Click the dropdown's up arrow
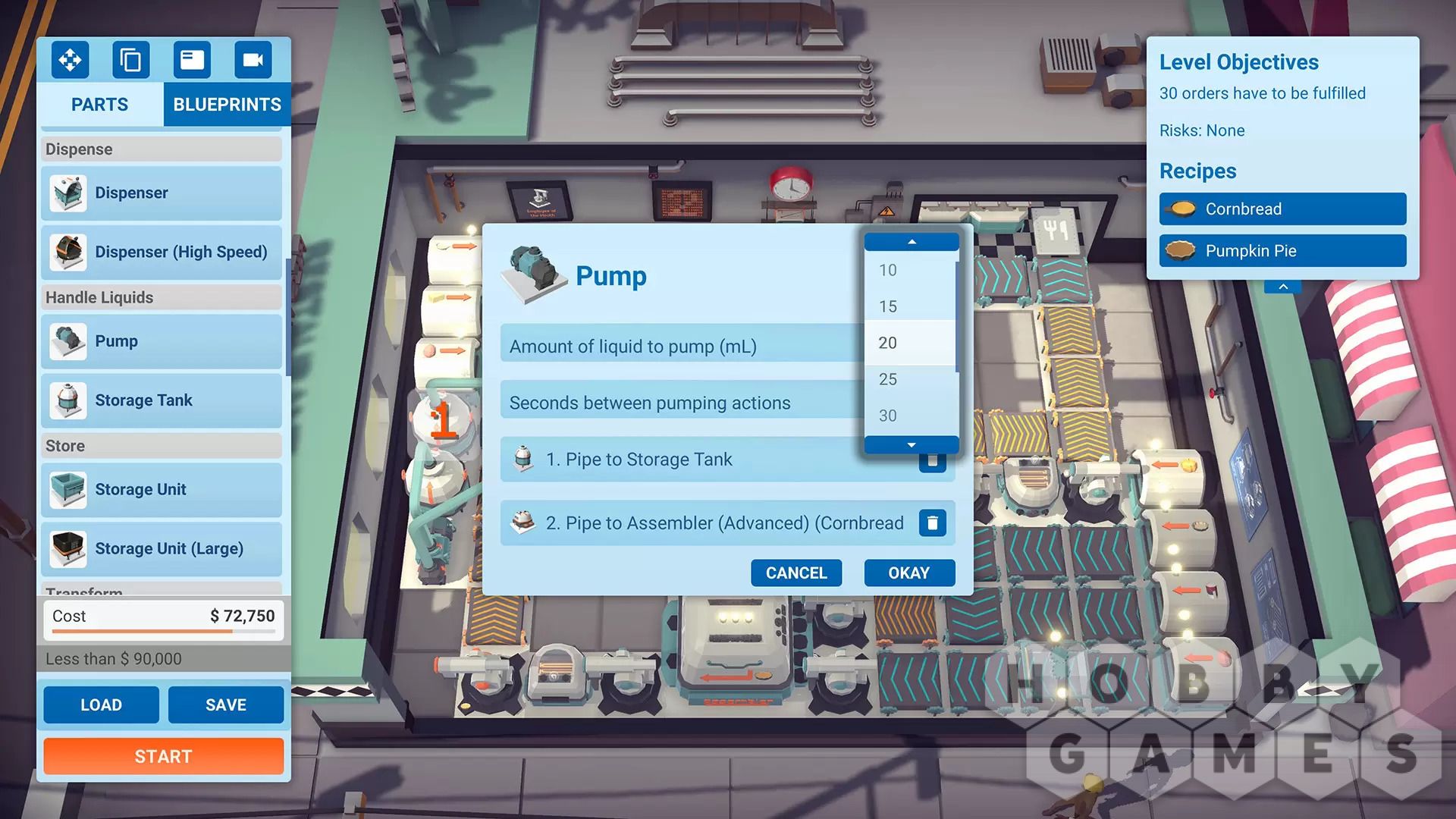Viewport: 1456px width, 819px height. click(912, 242)
